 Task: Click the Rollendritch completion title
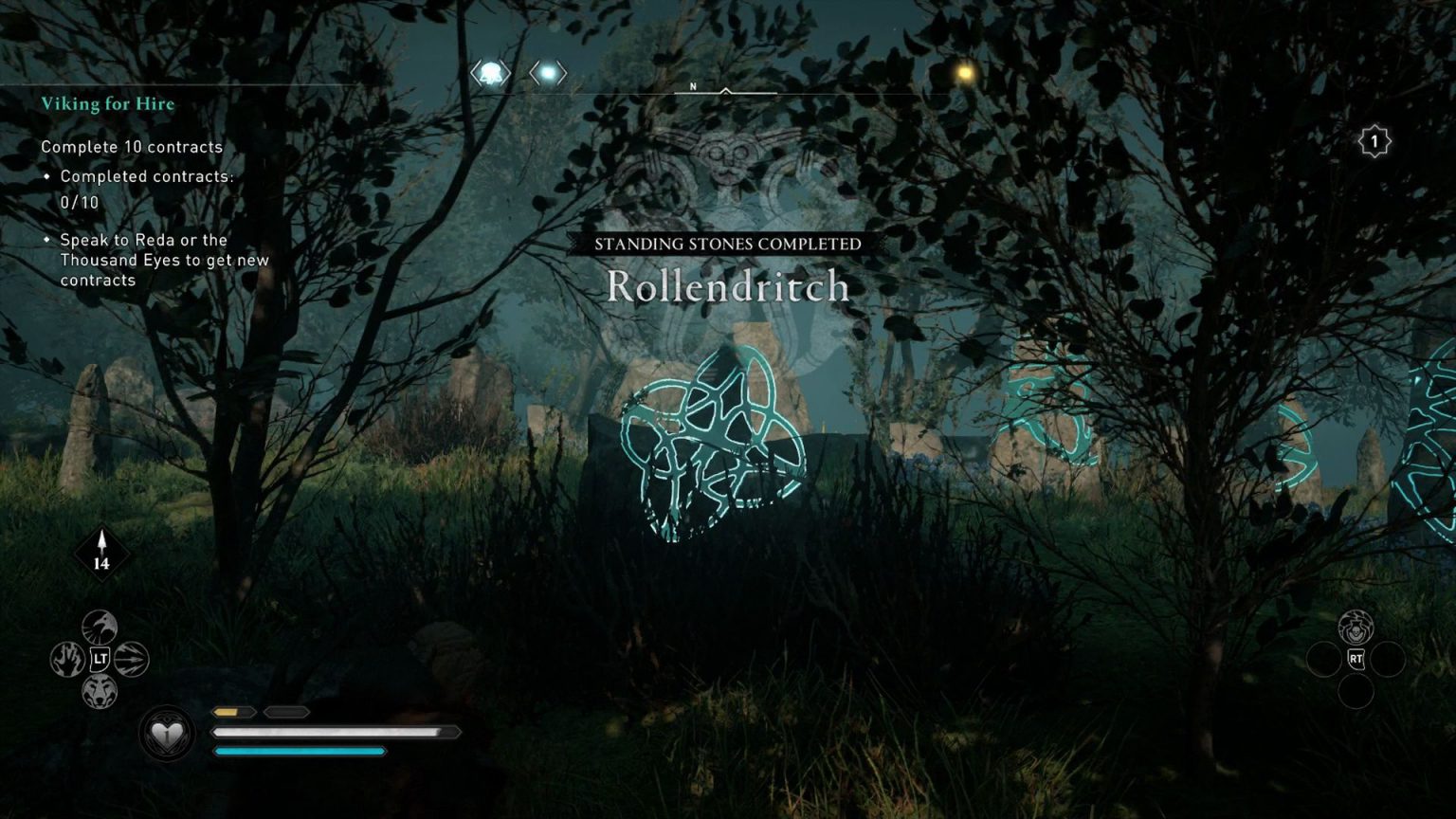click(727, 287)
